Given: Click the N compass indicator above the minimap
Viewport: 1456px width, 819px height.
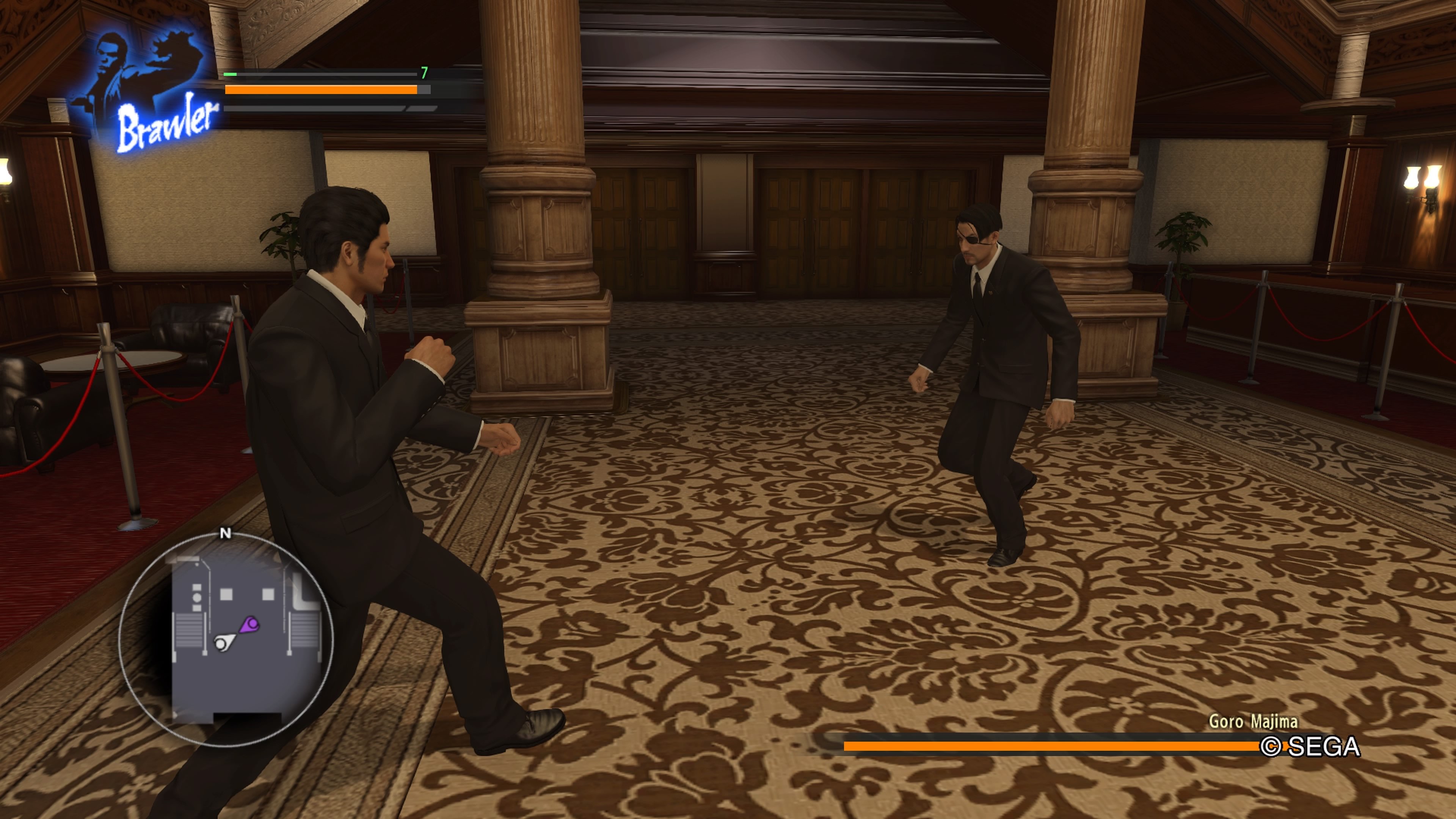Looking at the screenshot, I should coord(226,532).
